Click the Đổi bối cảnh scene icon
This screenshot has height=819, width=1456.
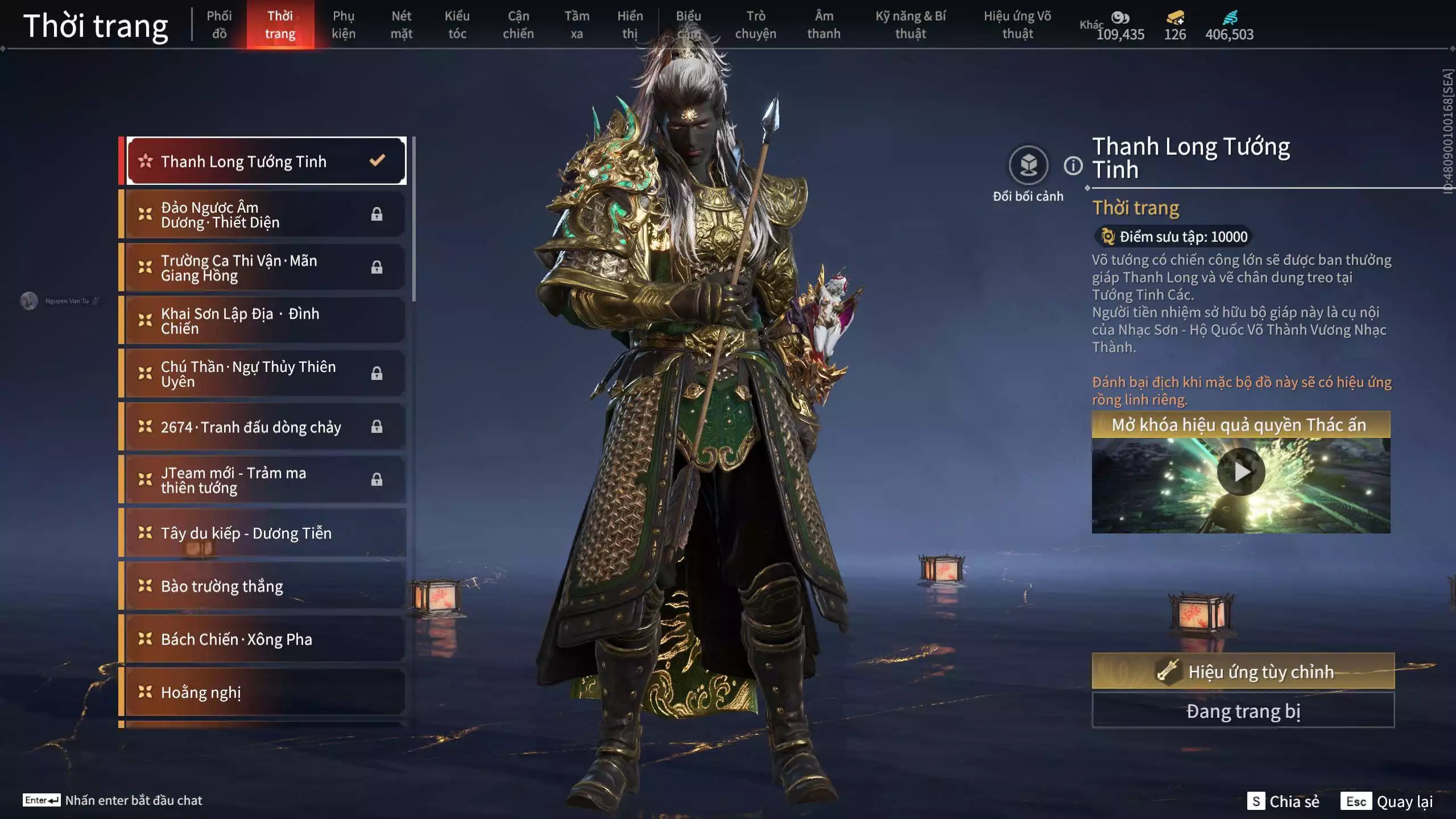point(1028,166)
